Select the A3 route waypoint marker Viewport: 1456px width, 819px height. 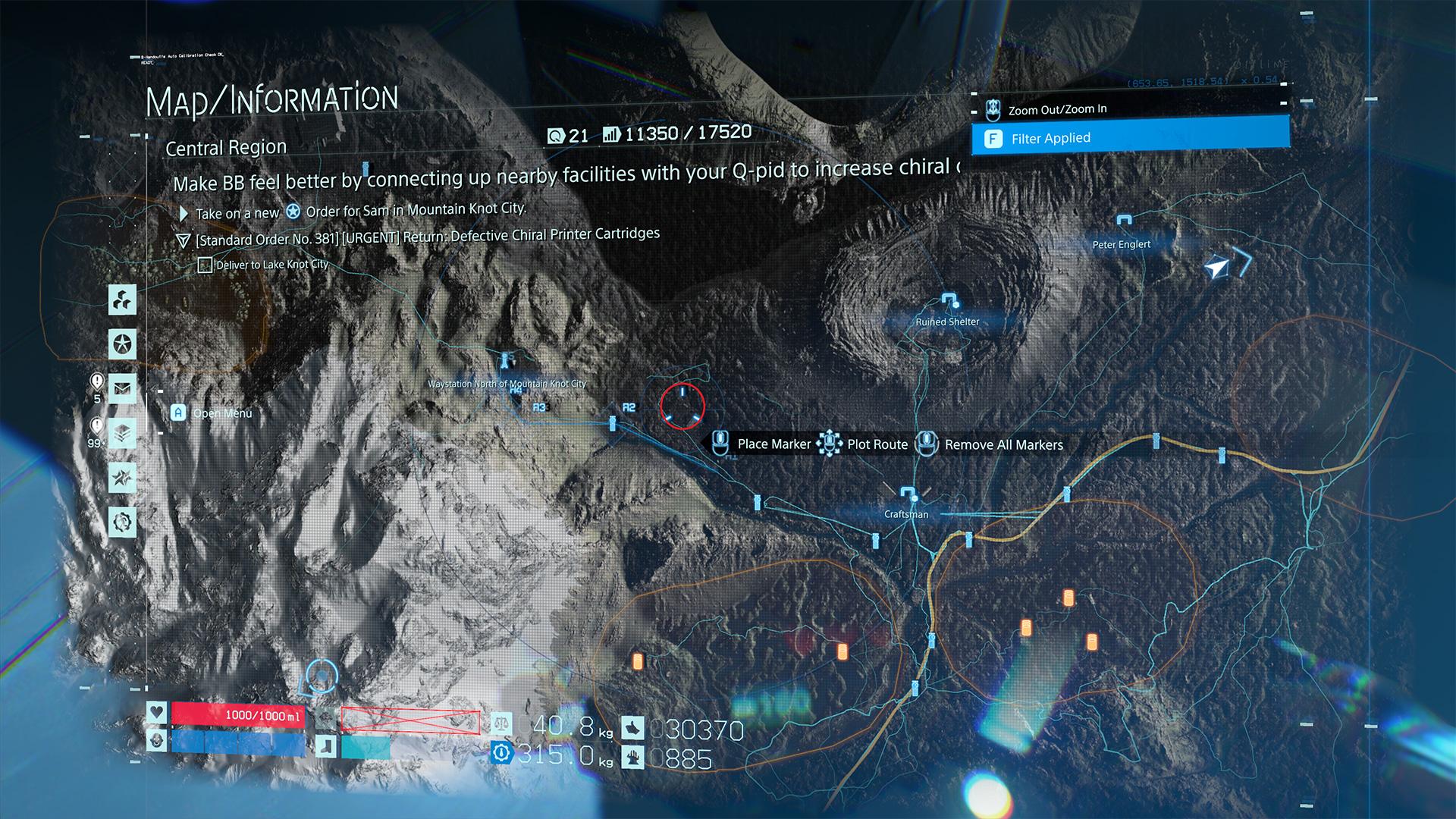539,408
